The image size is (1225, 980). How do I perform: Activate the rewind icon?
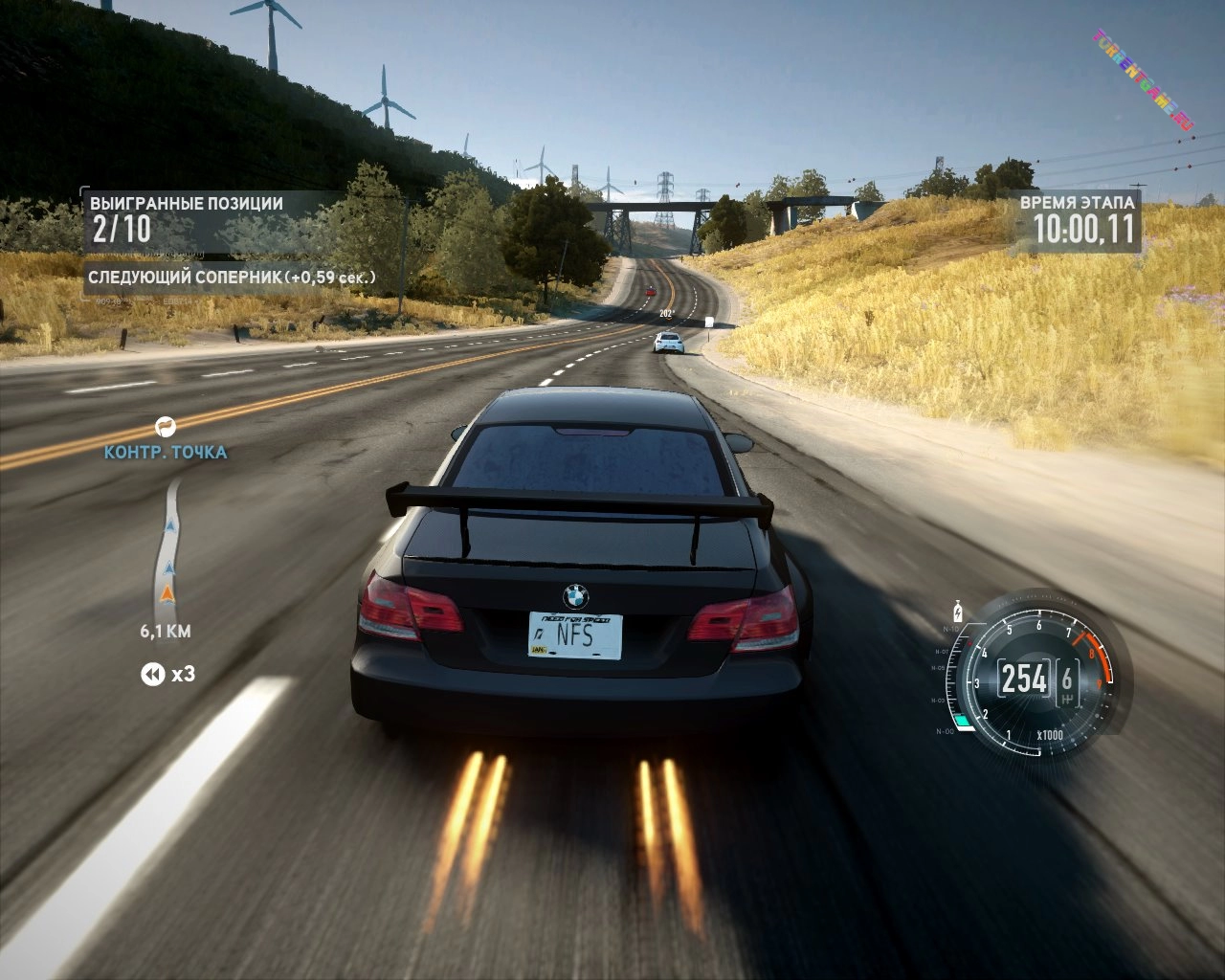(152, 675)
